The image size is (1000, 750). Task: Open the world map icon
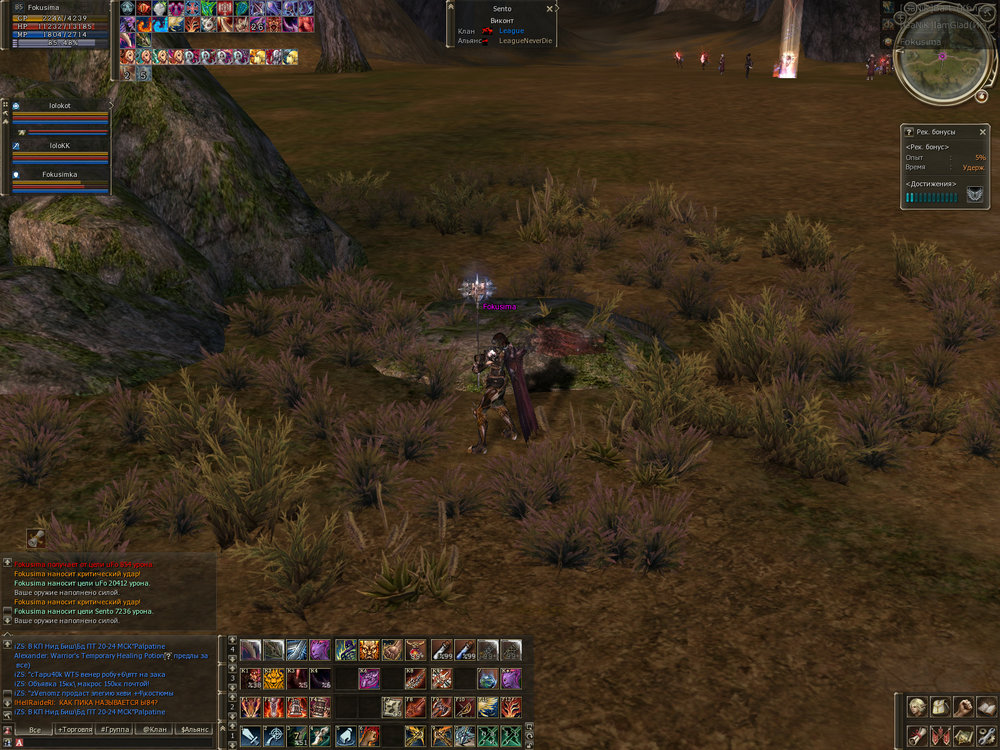coord(962,735)
